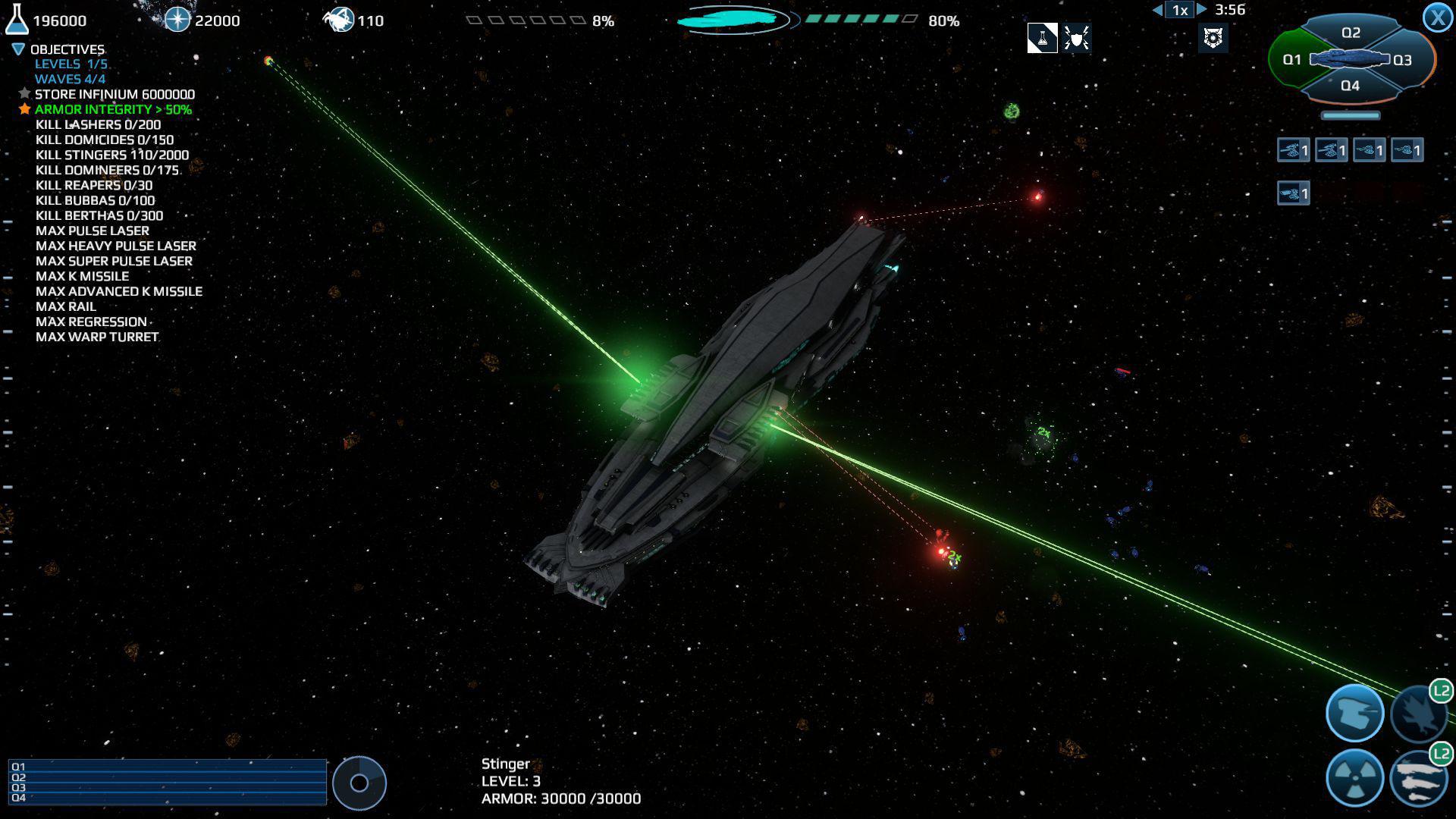The width and height of the screenshot is (1456, 819).
Task: Click the STORE INFINIUM 6000000 objective
Action: [114, 94]
